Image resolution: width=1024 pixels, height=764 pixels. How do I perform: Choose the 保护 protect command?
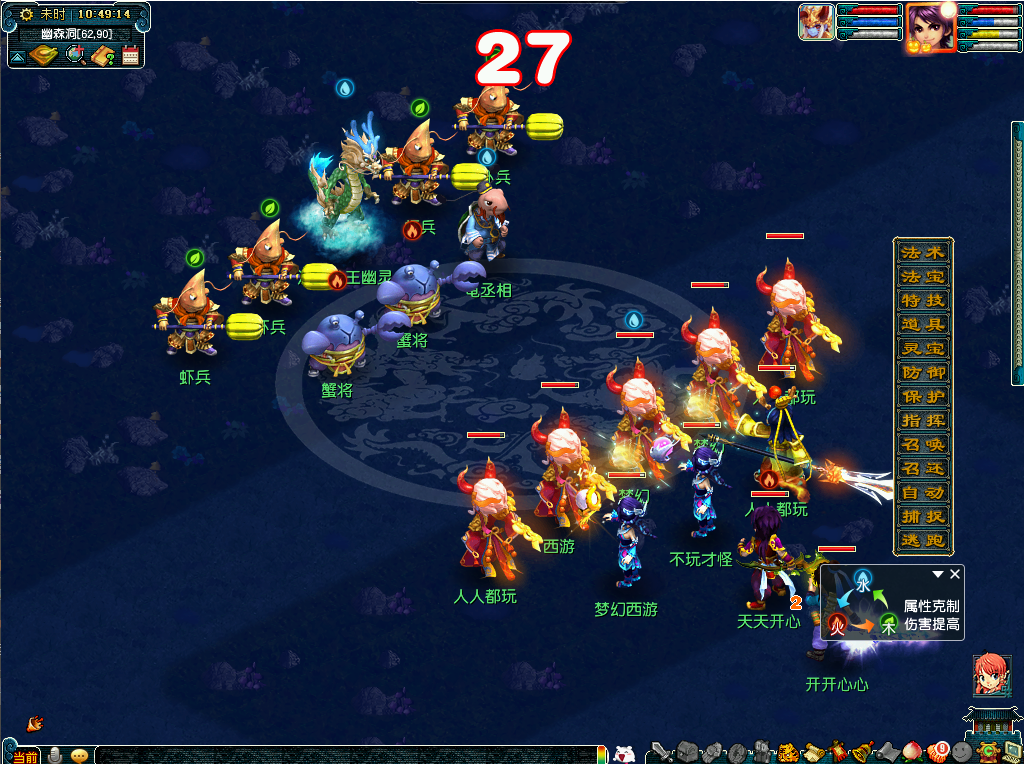coord(921,397)
